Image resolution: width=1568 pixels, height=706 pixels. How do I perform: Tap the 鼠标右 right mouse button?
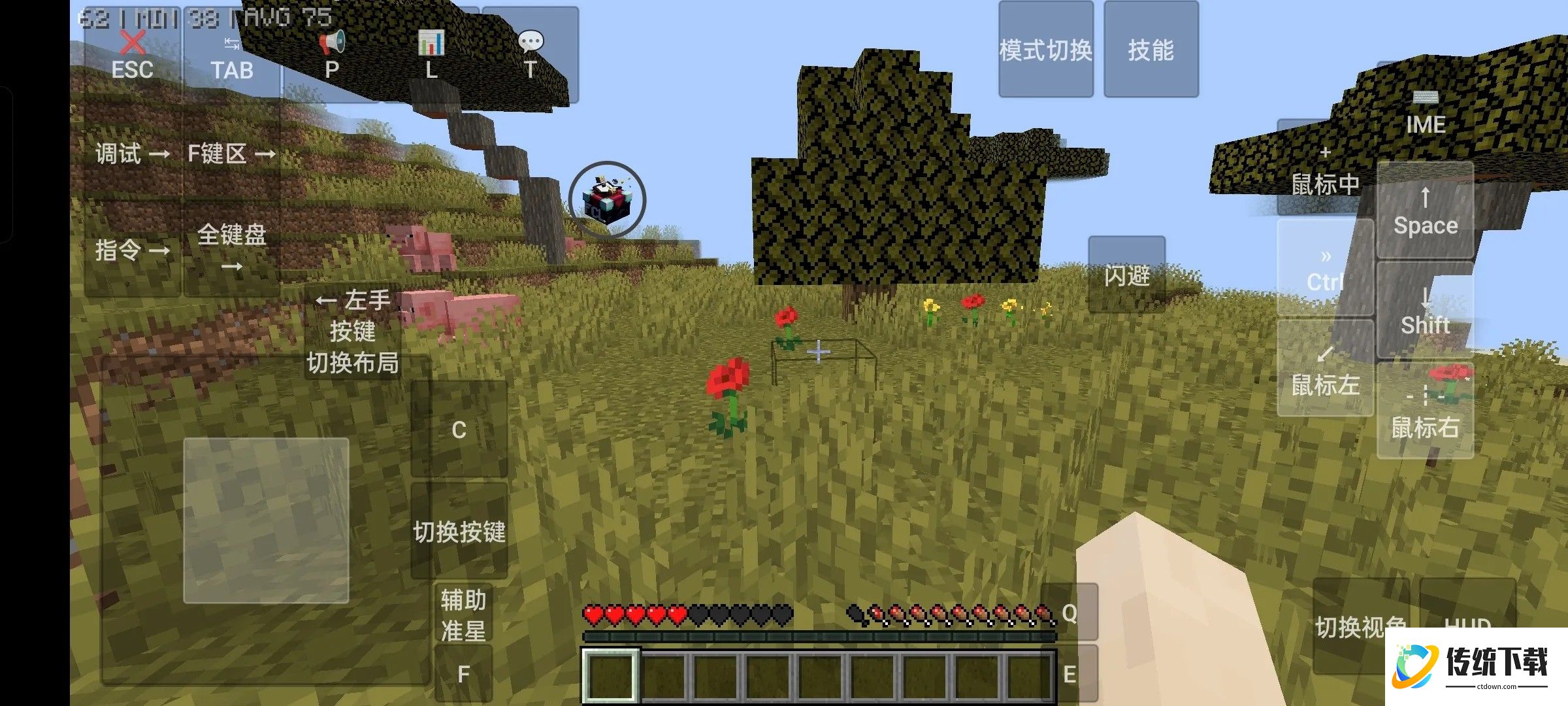1426,412
